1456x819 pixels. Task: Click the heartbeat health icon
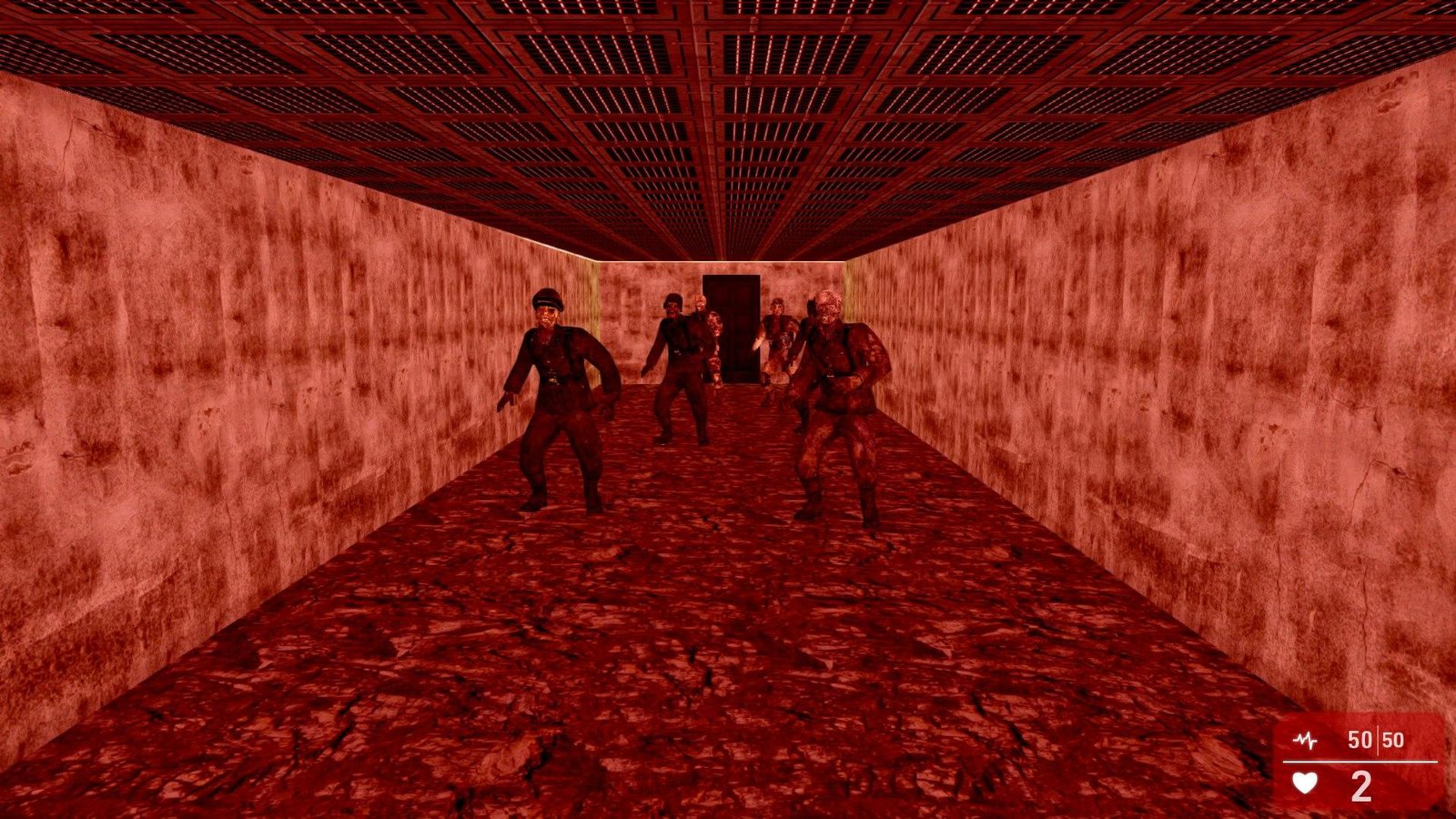1305,740
